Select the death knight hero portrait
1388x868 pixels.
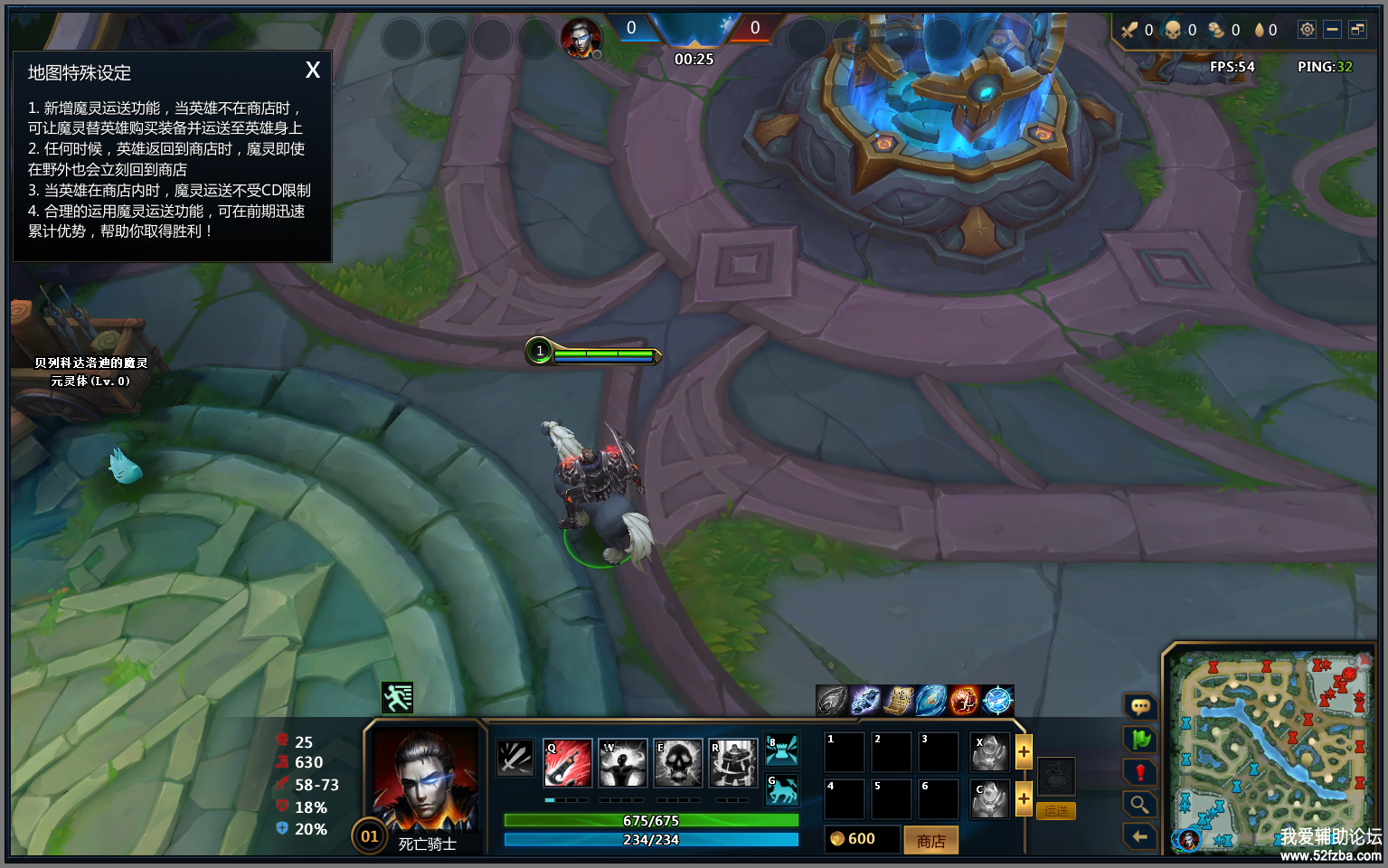tap(424, 780)
